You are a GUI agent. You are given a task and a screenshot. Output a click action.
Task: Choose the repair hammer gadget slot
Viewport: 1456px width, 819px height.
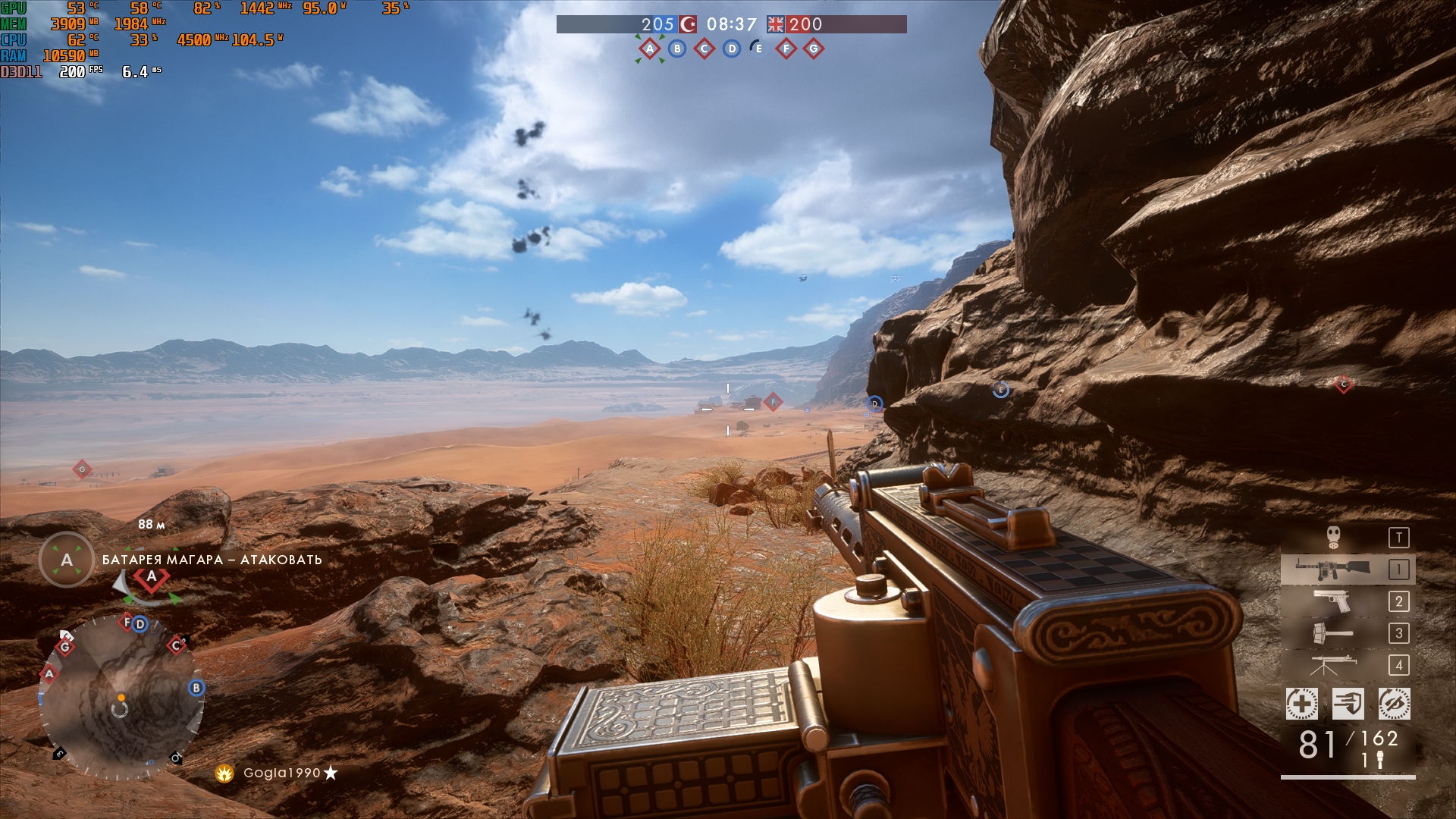pyautogui.click(x=1332, y=633)
